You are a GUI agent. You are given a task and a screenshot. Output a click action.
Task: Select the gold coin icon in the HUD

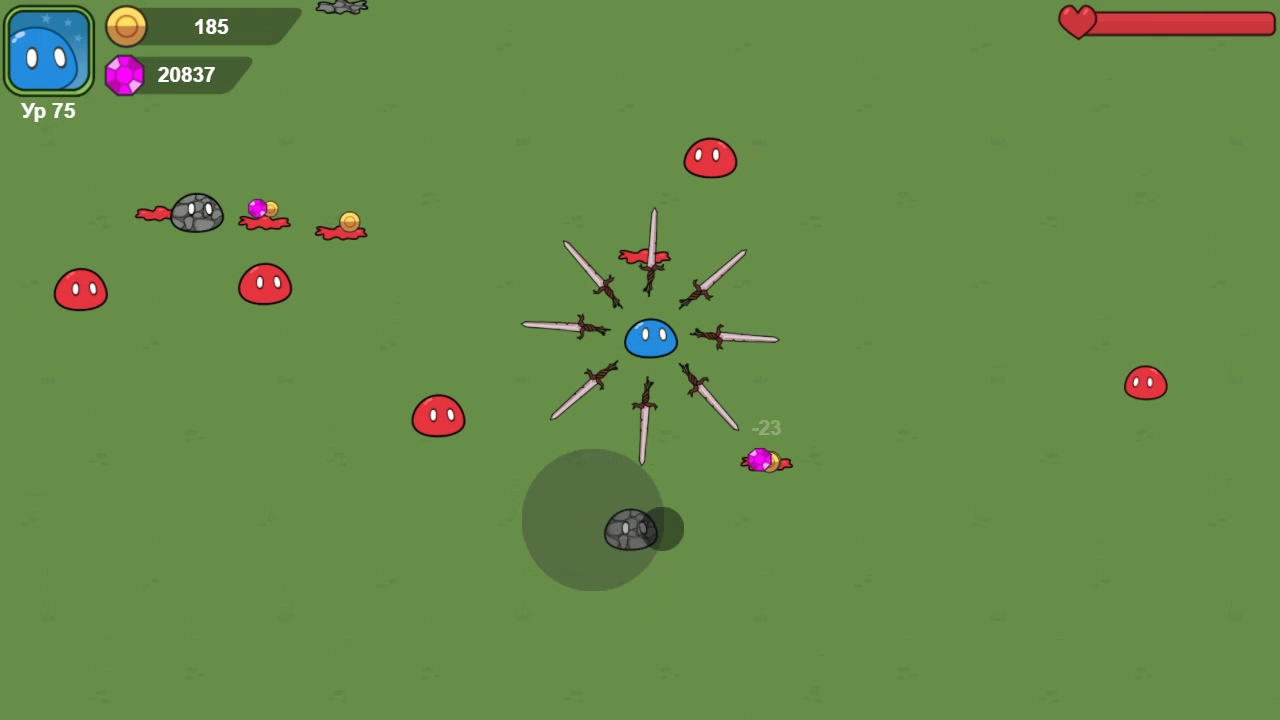[x=126, y=27]
